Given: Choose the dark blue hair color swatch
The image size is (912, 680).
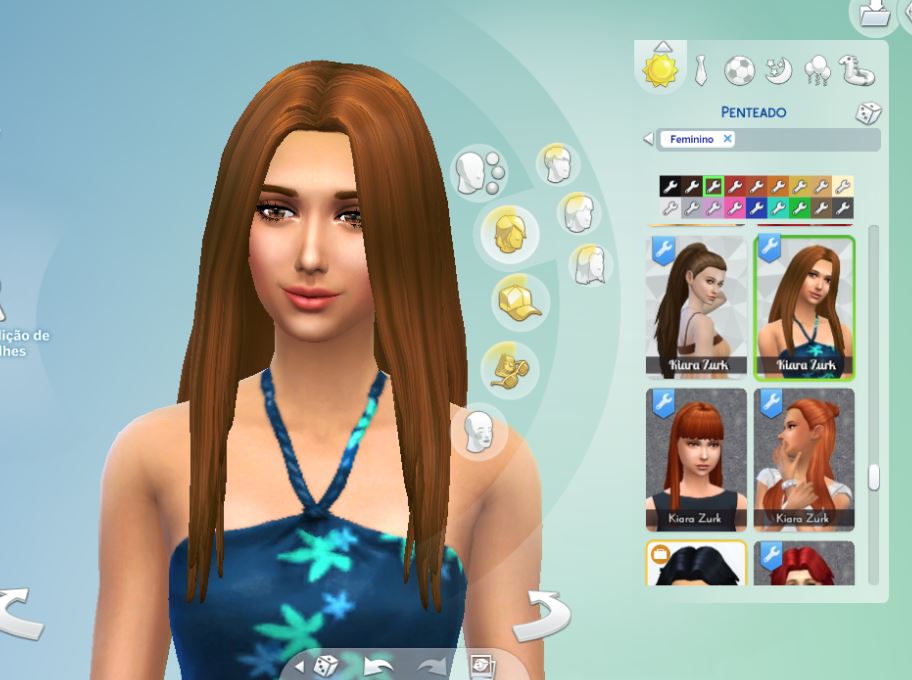Looking at the screenshot, I should 757,208.
